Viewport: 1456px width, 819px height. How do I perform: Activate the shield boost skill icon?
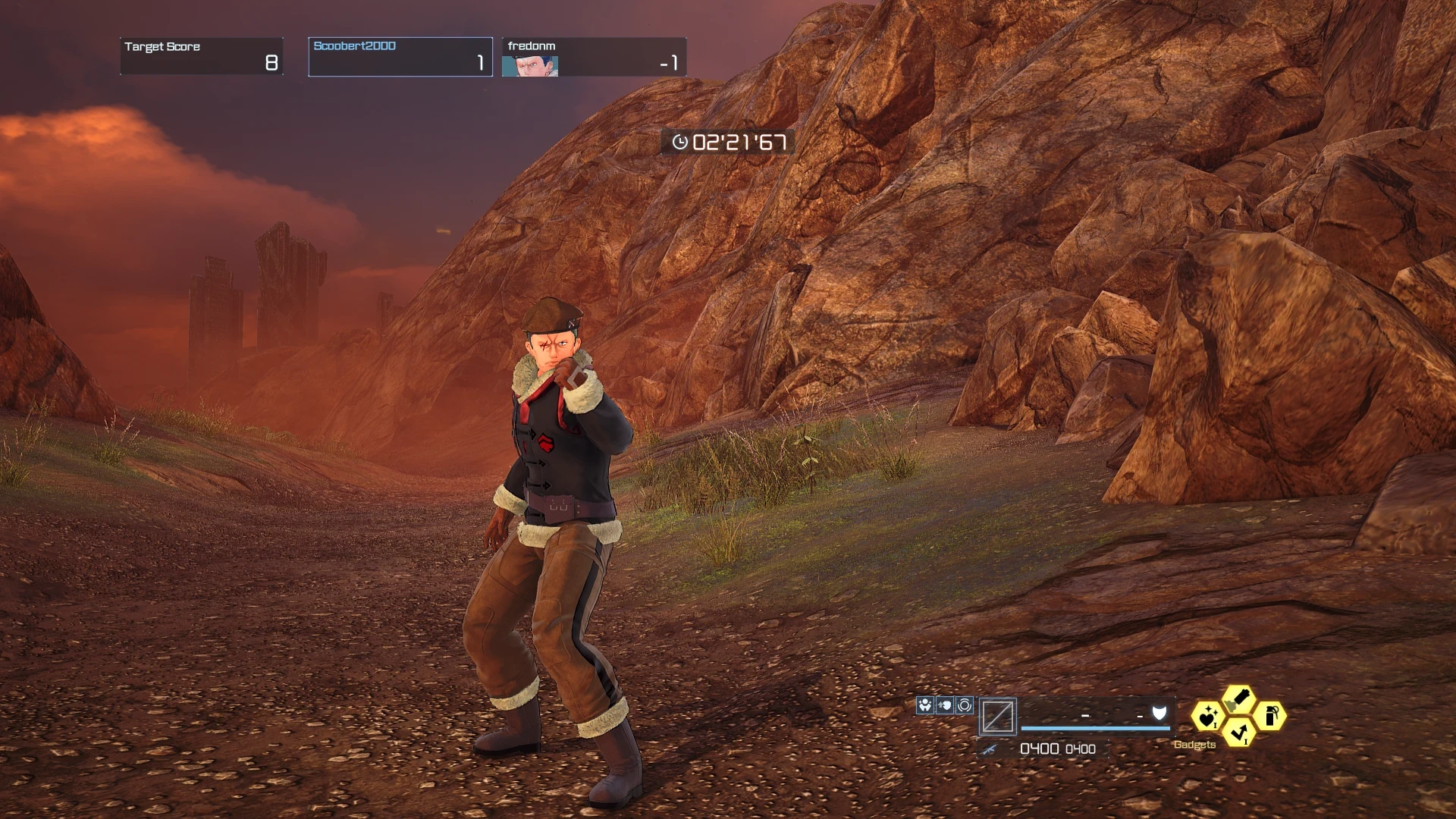(x=944, y=706)
